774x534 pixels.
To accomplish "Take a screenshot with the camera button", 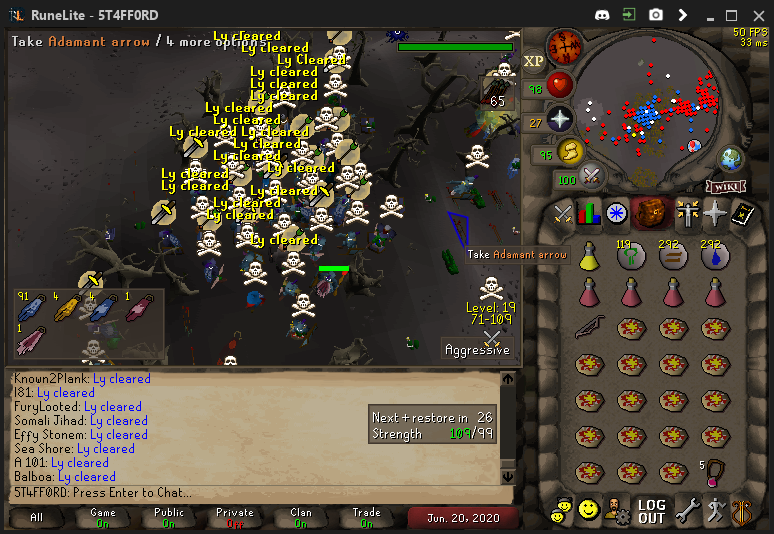I will [x=656, y=15].
